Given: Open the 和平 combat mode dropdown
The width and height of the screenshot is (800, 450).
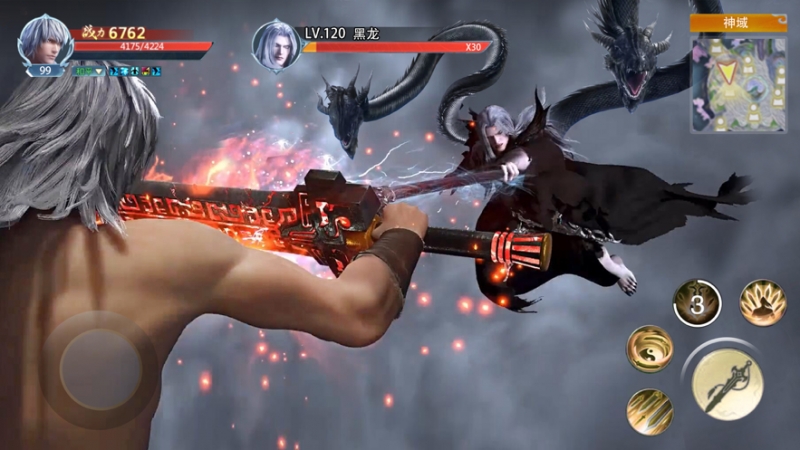Looking at the screenshot, I should [x=86, y=71].
